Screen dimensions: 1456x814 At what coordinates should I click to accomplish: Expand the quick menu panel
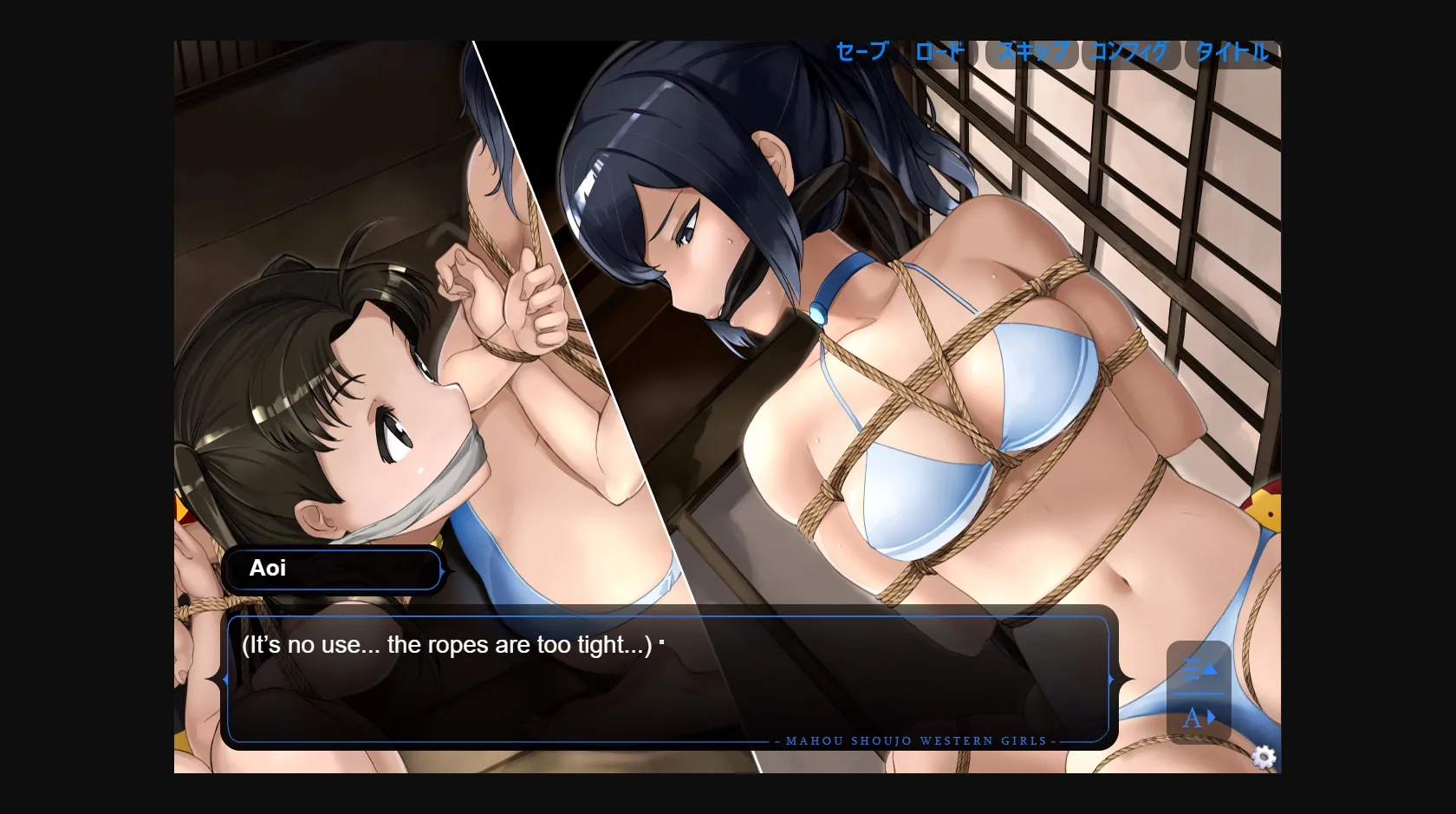tap(1200, 694)
